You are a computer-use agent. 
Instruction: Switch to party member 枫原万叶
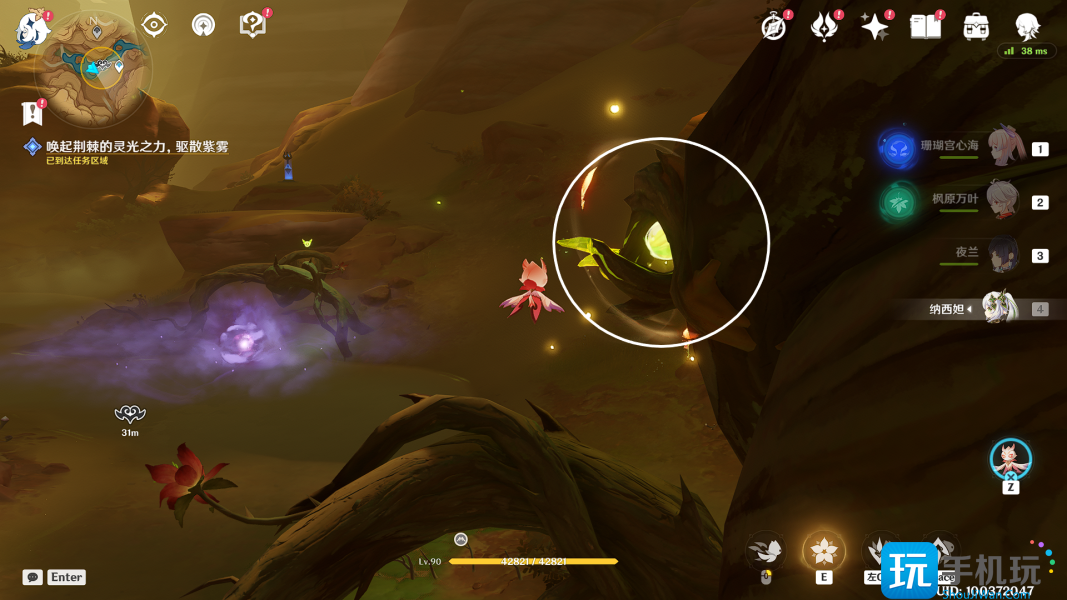click(1003, 201)
